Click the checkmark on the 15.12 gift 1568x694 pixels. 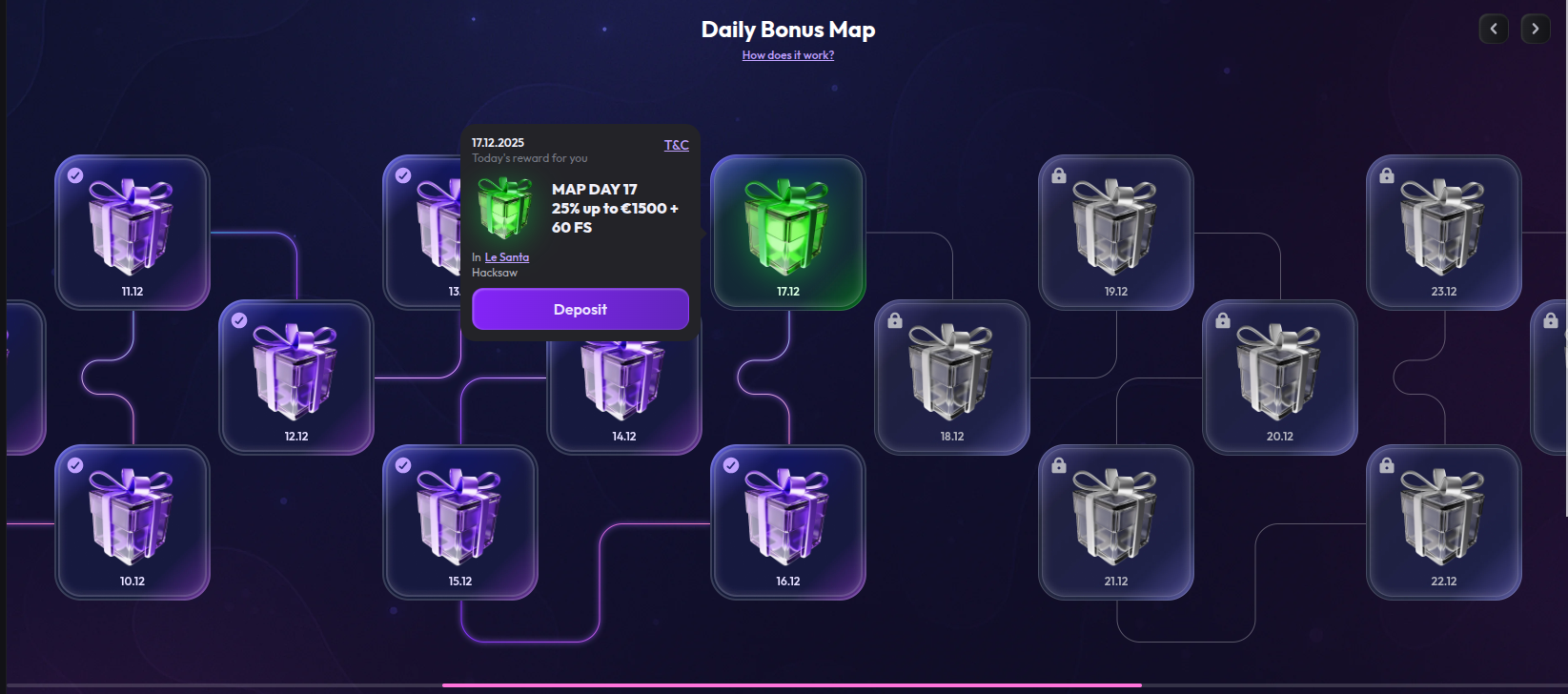(x=403, y=464)
